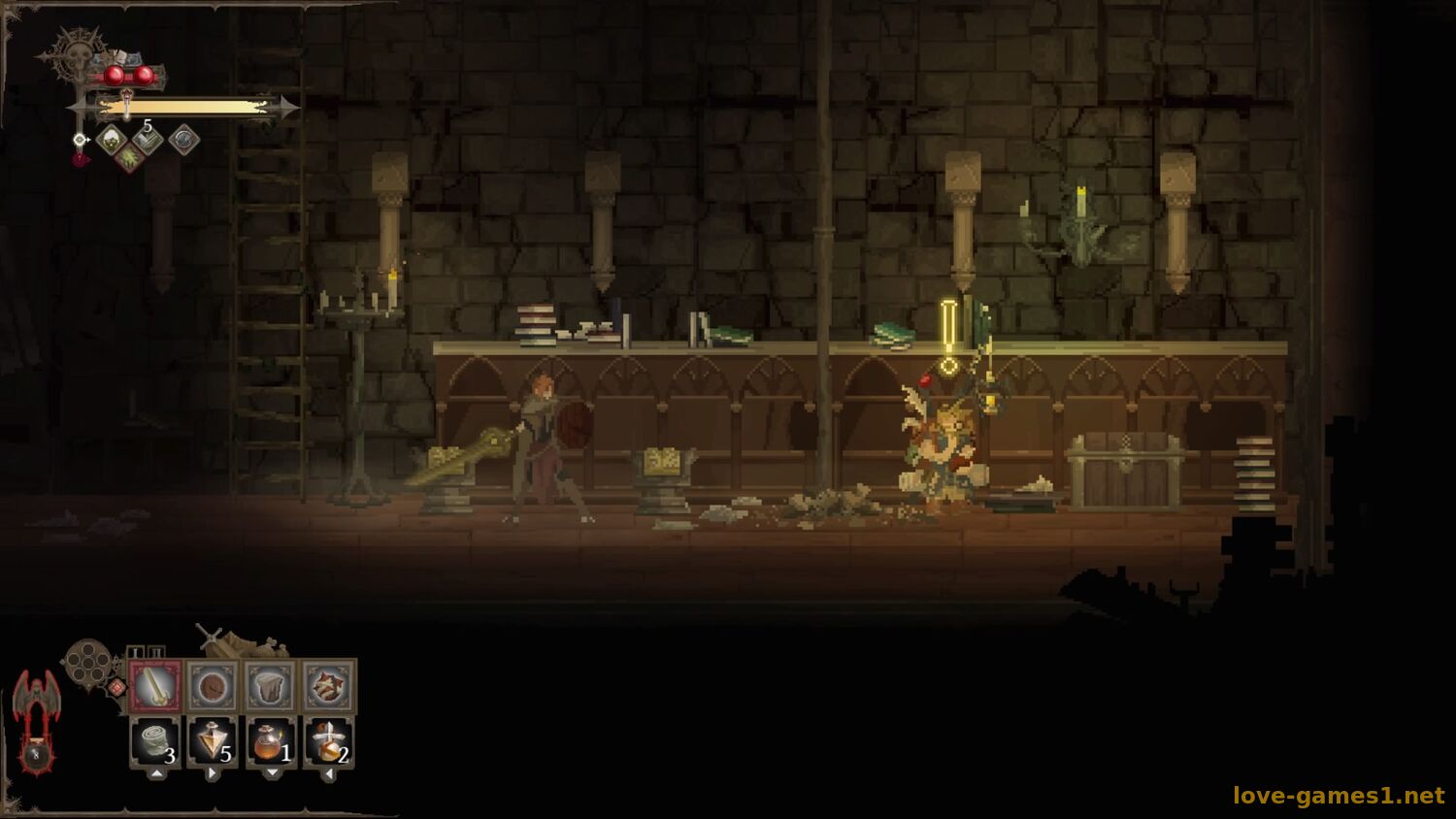Use the cross-topped orange potion
Screen dimensions: 1456x819
pos(329,743)
